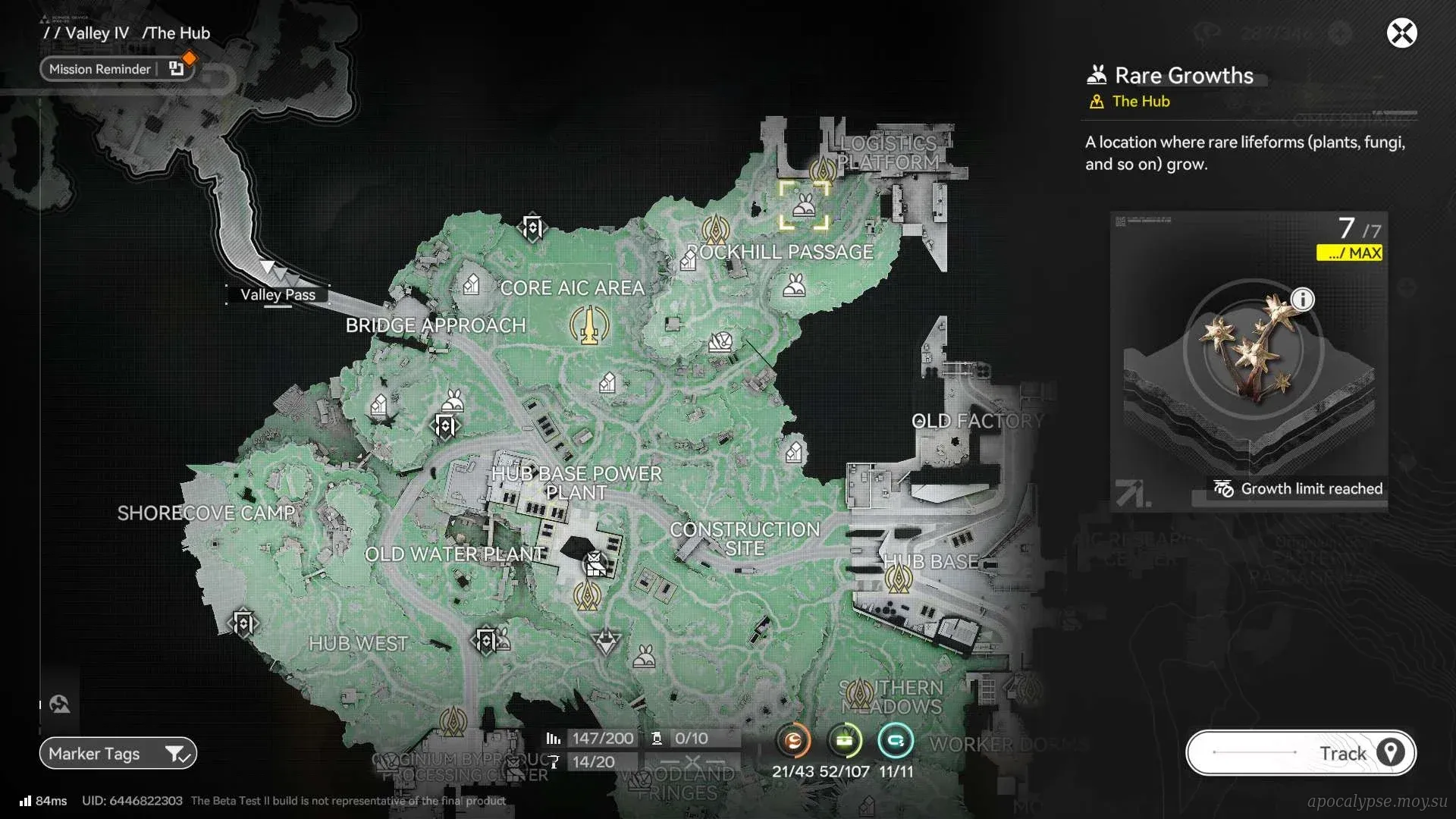Close the map screen
The height and width of the screenshot is (819, 1456).
click(1401, 33)
